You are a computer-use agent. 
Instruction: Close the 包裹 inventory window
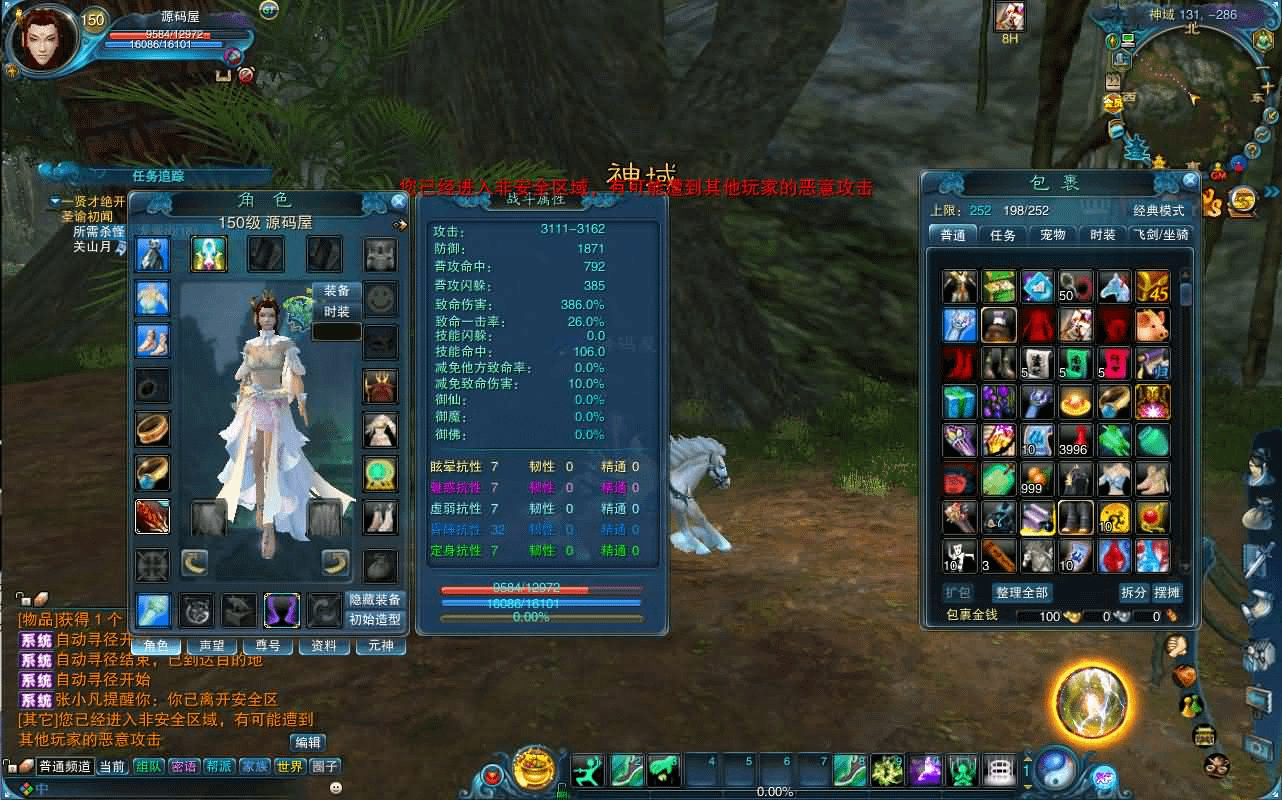(1189, 181)
